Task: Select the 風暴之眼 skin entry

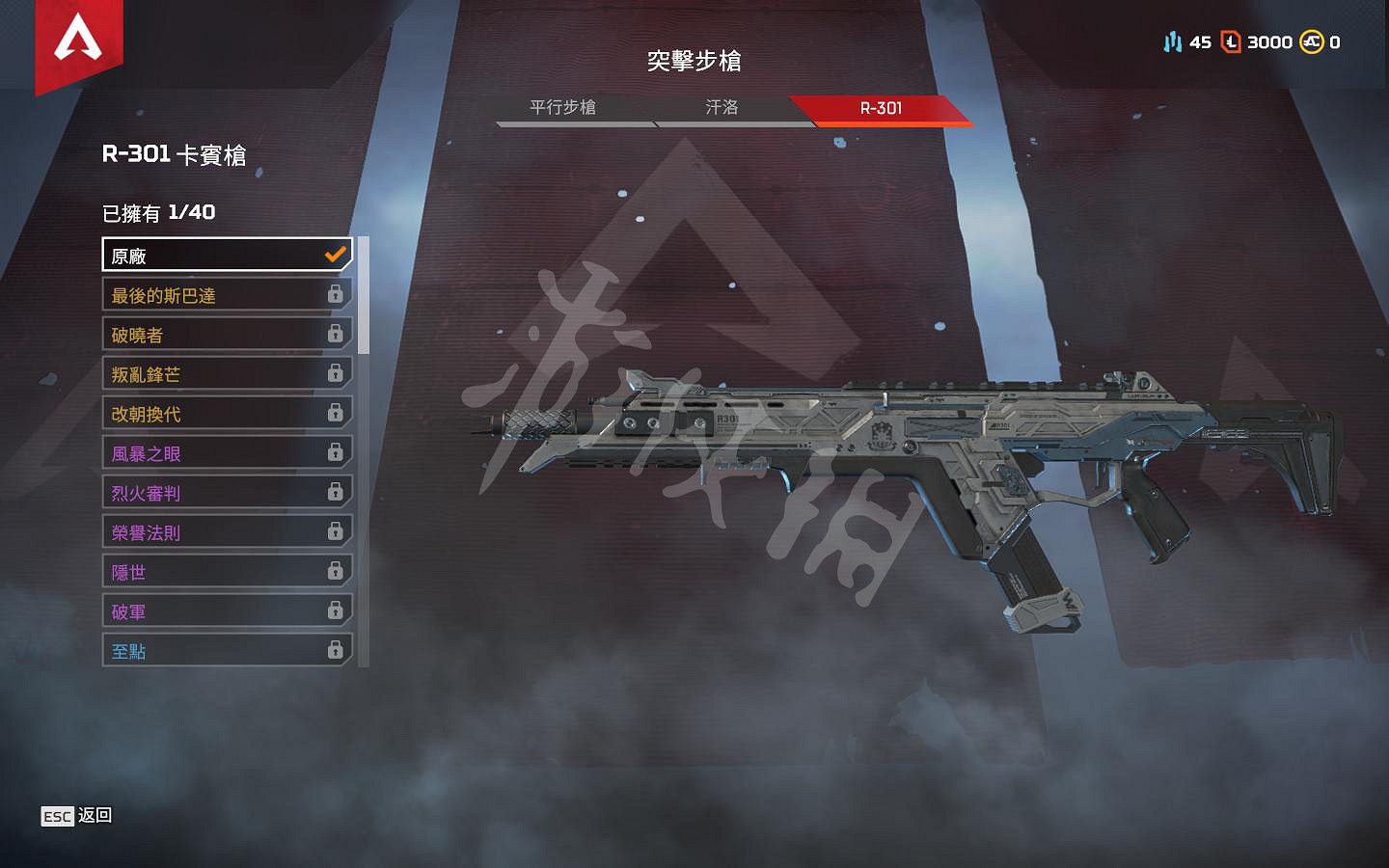Action: [193, 452]
